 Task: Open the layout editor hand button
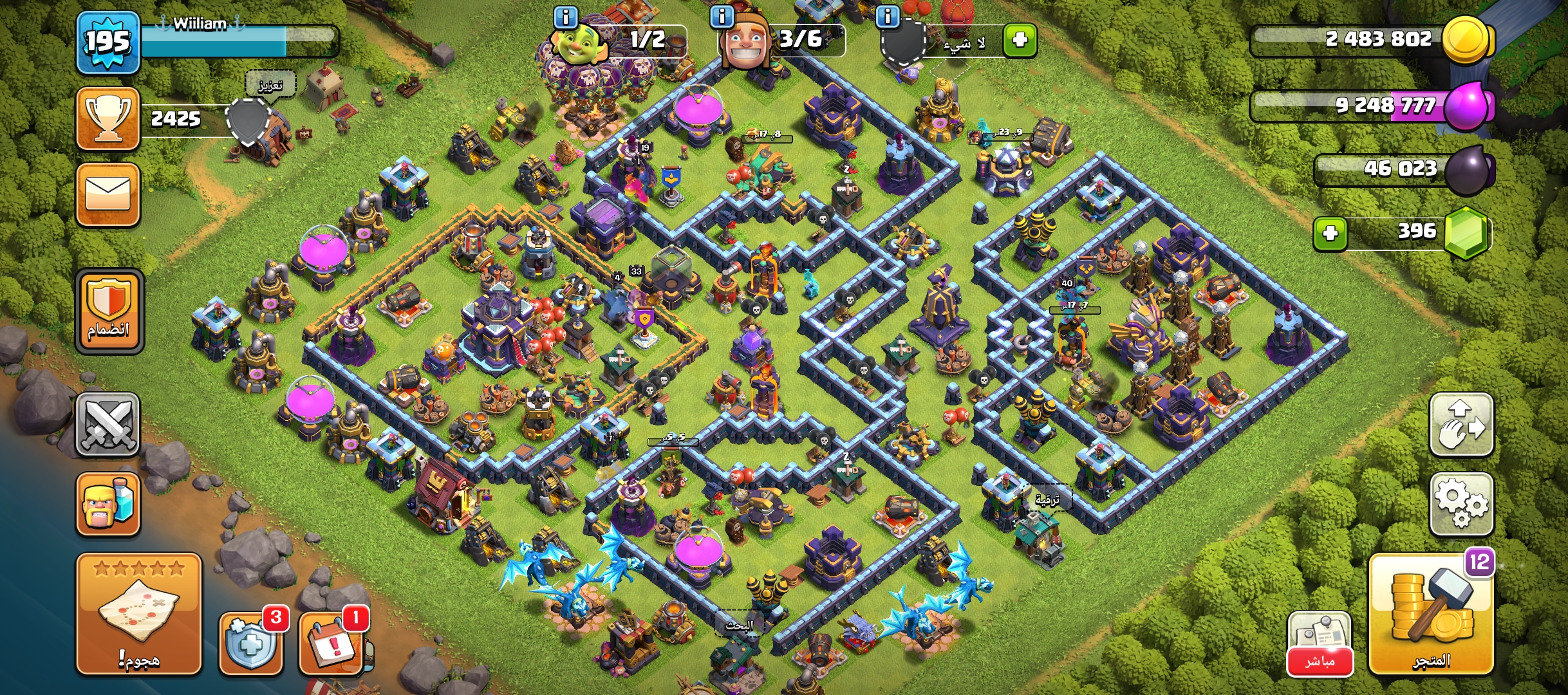[1461, 424]
